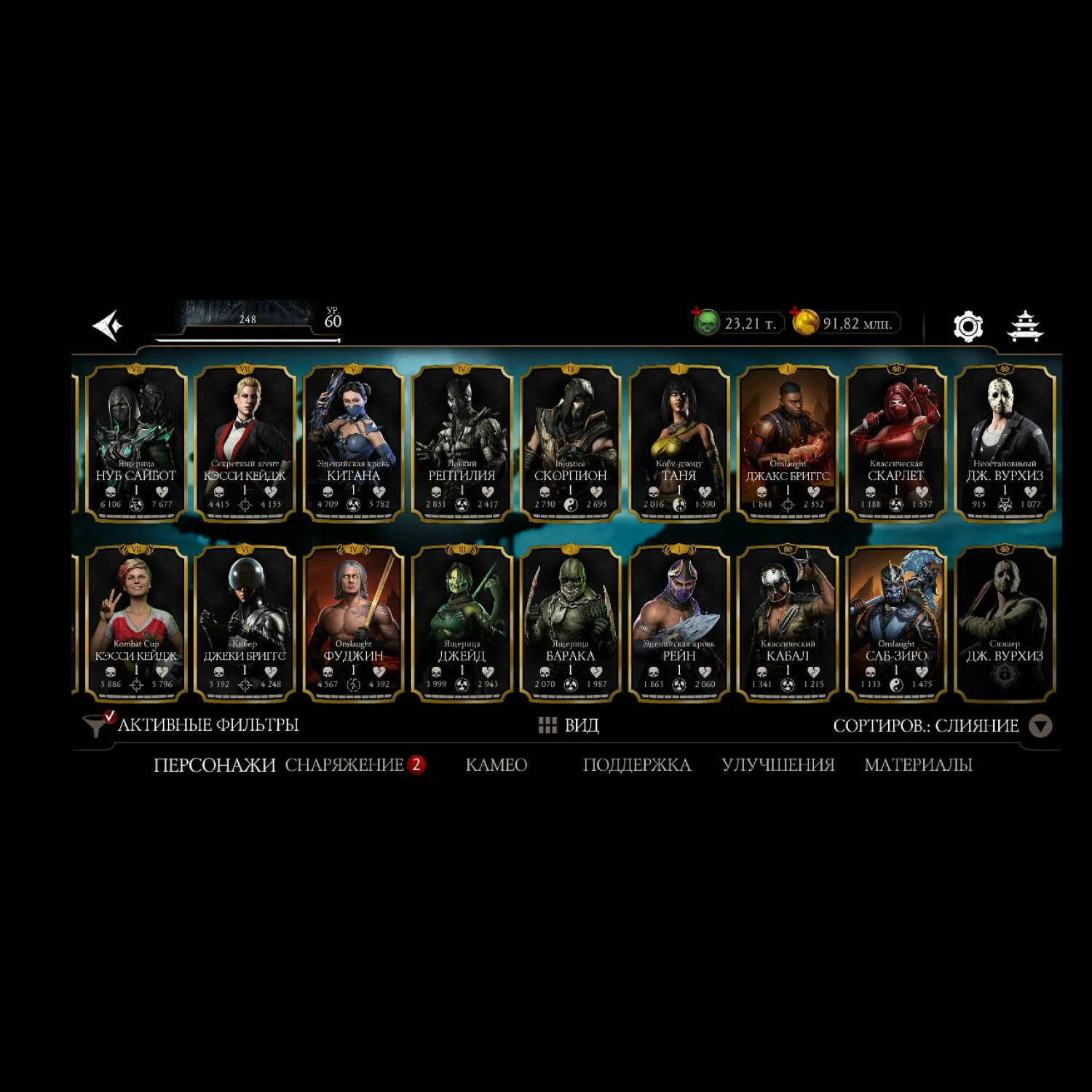Image resolution: width=1092 pixels, height=1092 pixels.
Task: Pick the Рептилия character card
Action: pyautogui.click(x=462, y=443)
